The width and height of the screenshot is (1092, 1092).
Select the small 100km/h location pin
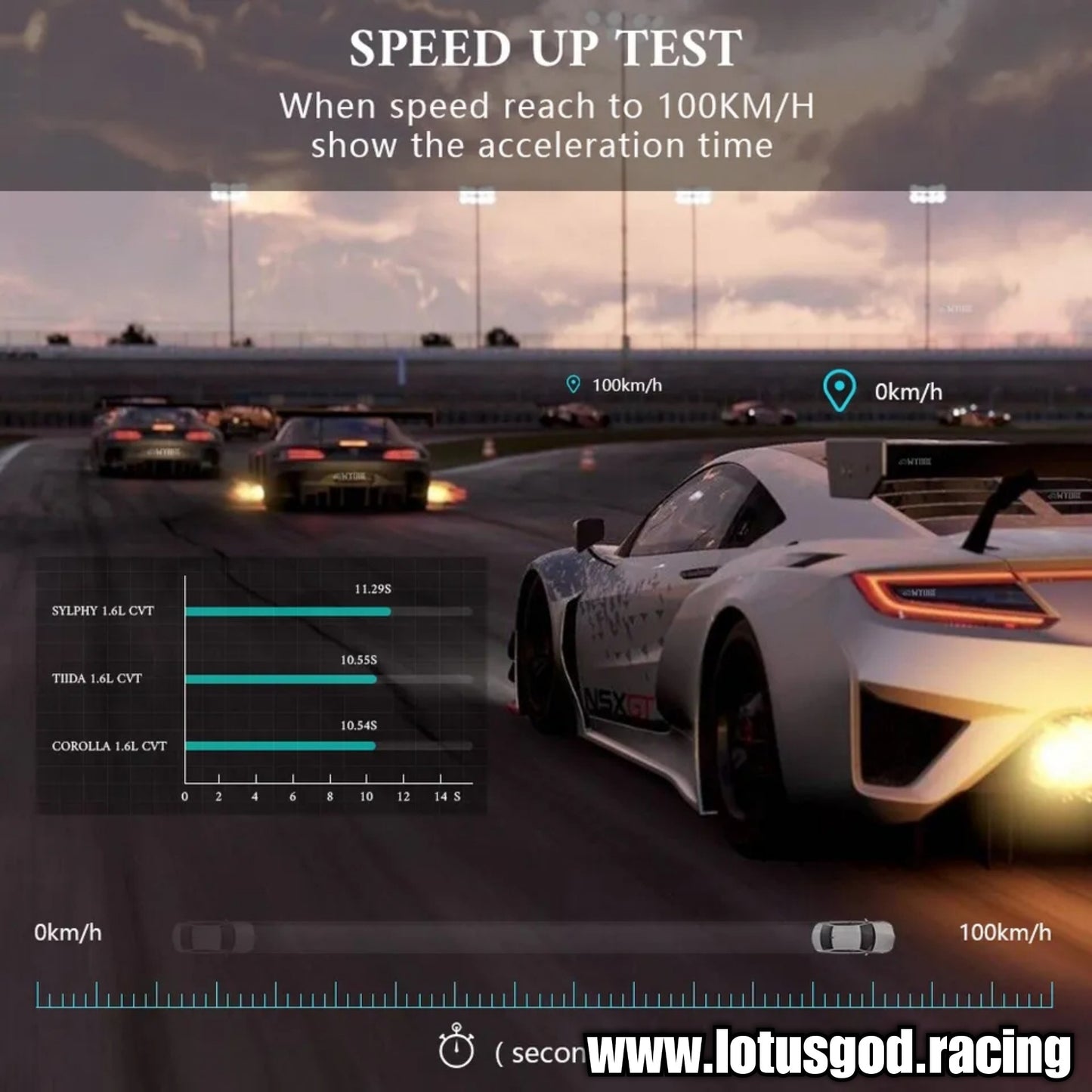(x=574, y=385)
